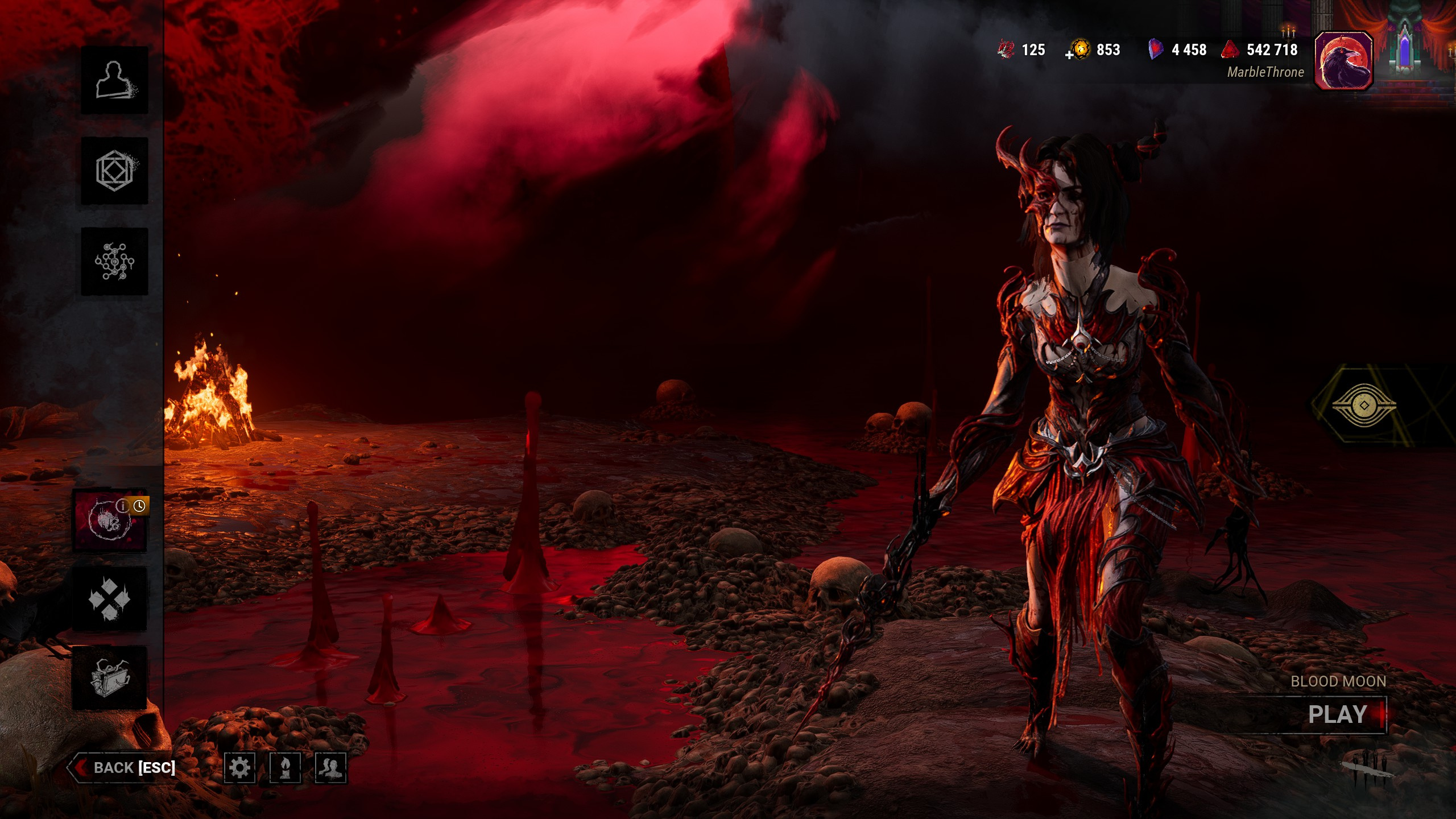Click the candle icon button

tap(285, 768)
